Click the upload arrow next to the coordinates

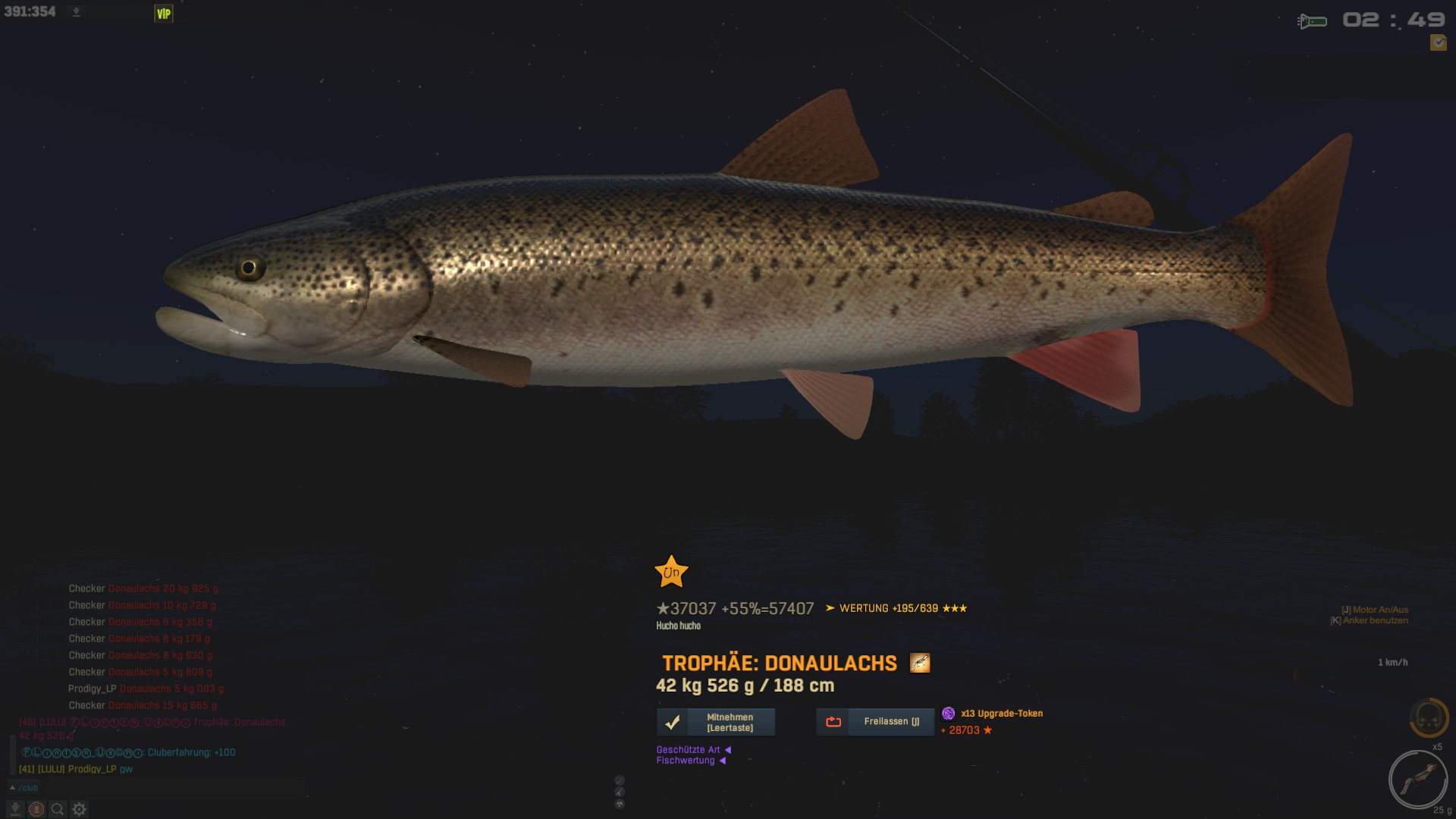point(76,12)
